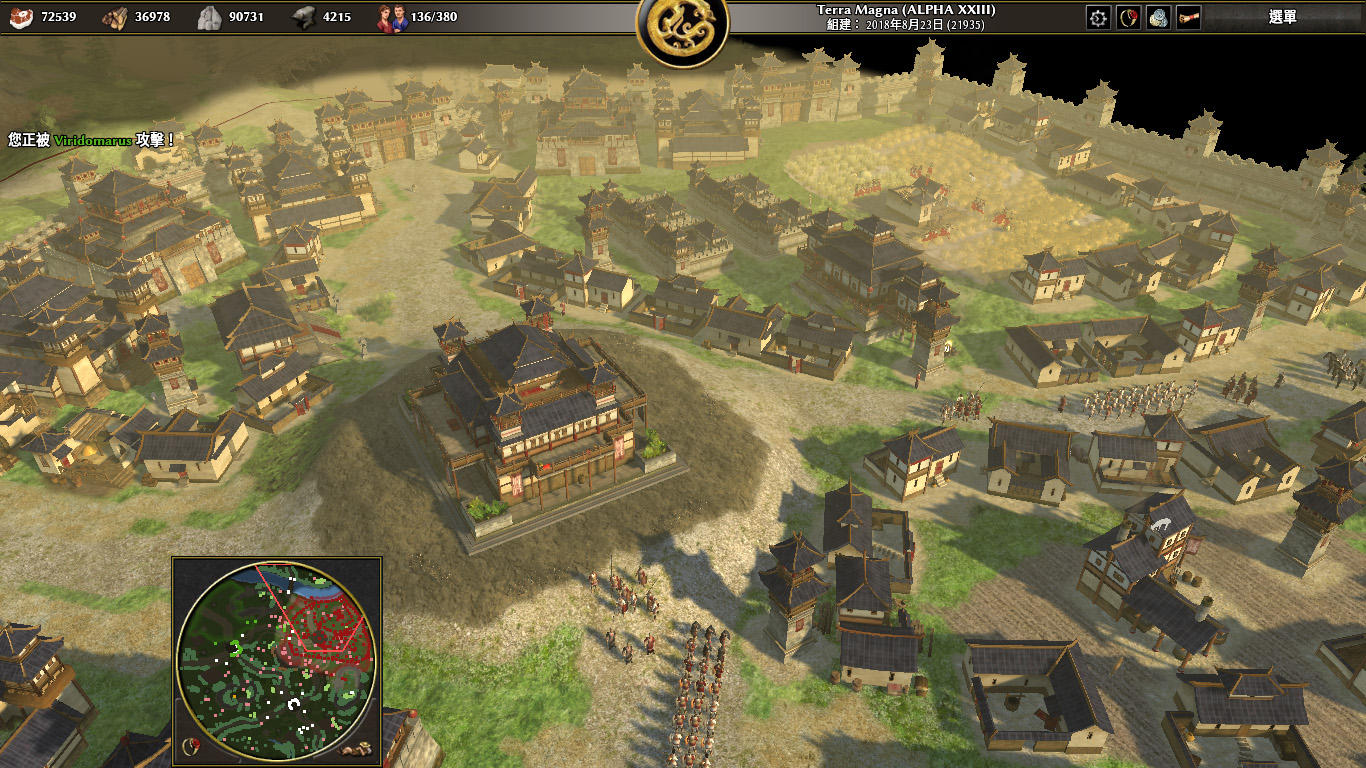1366x768 pixels.
Task: Open objectives with the scroll-in-hand icon
Action: point(1188,17)
